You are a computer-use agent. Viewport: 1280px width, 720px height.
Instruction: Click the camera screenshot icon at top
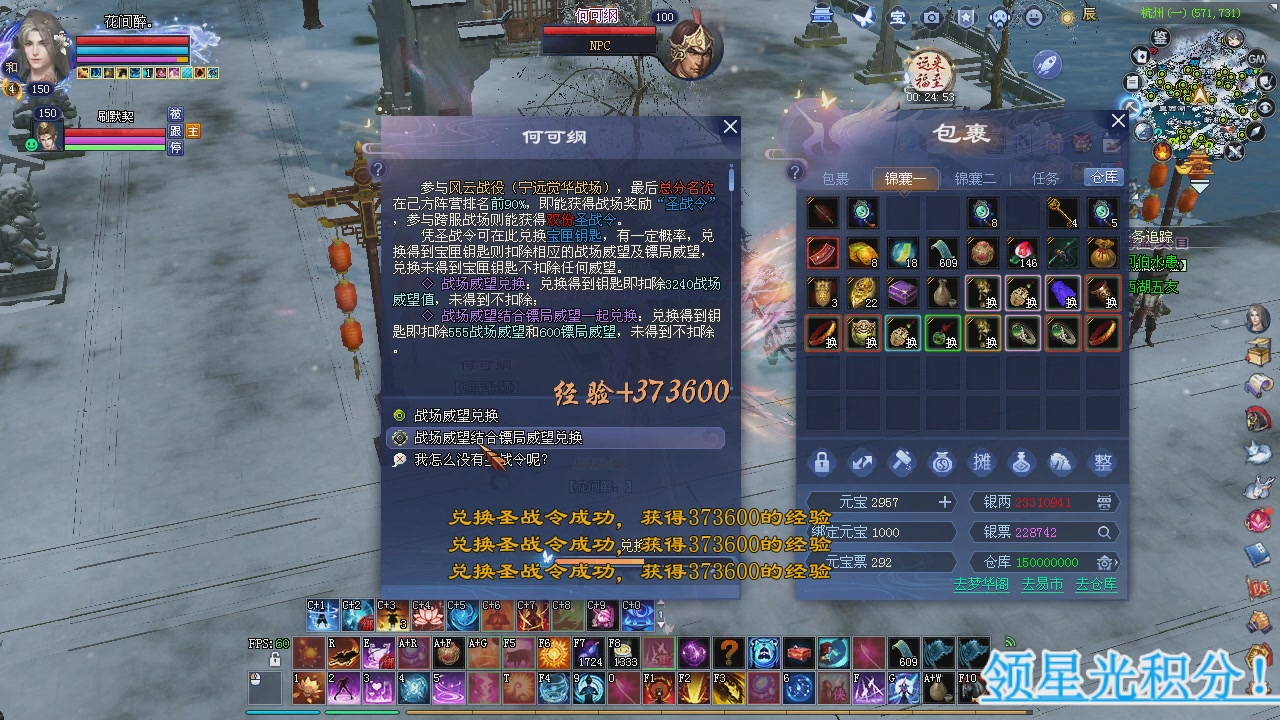933,17
